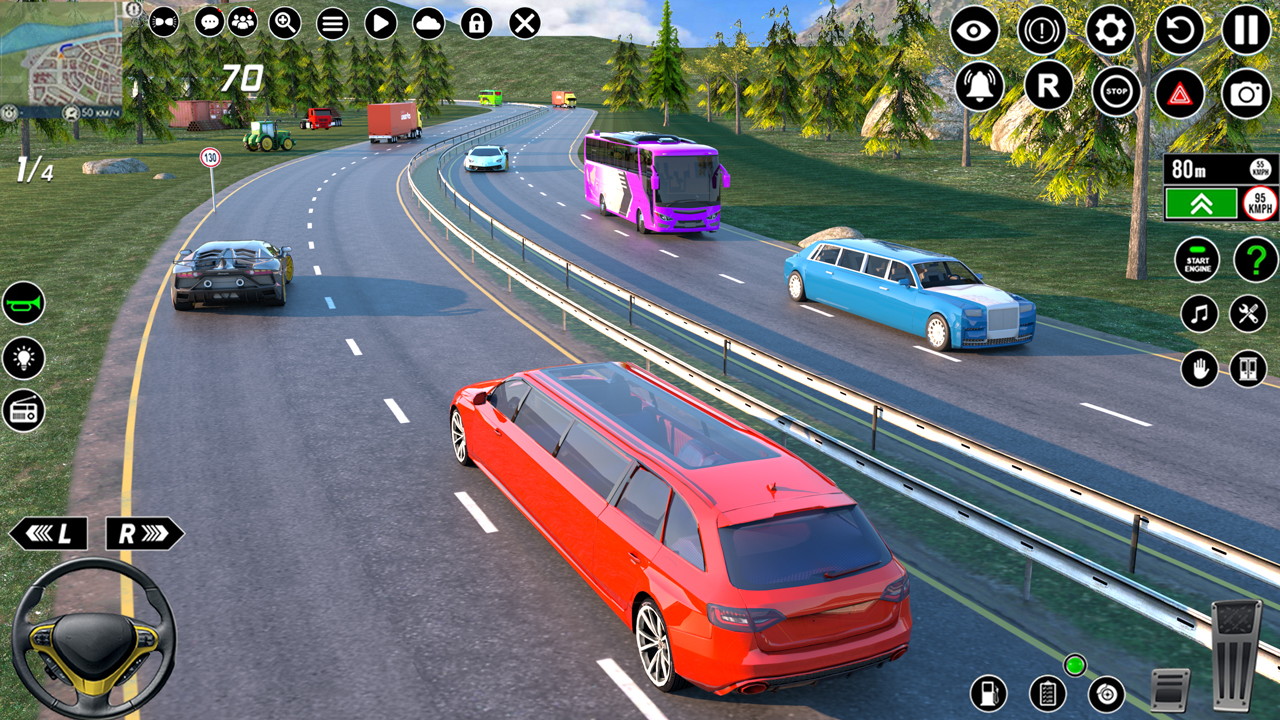The height and width of the screenshot is (720, 1280).
Task: Activate the left turn signal L arrow
Action: (48, 534)
